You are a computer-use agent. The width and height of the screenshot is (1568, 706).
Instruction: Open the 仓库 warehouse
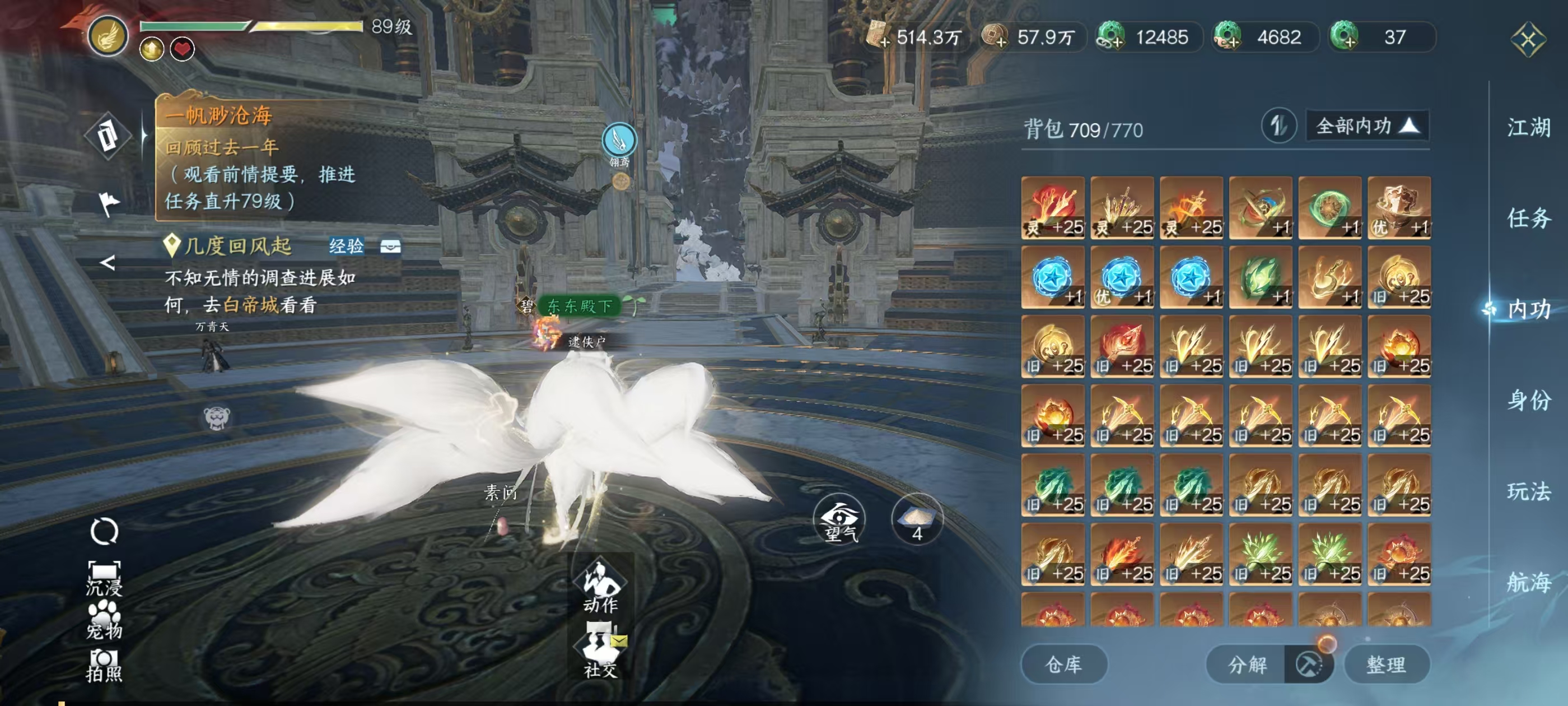(x=1063, y=664)
